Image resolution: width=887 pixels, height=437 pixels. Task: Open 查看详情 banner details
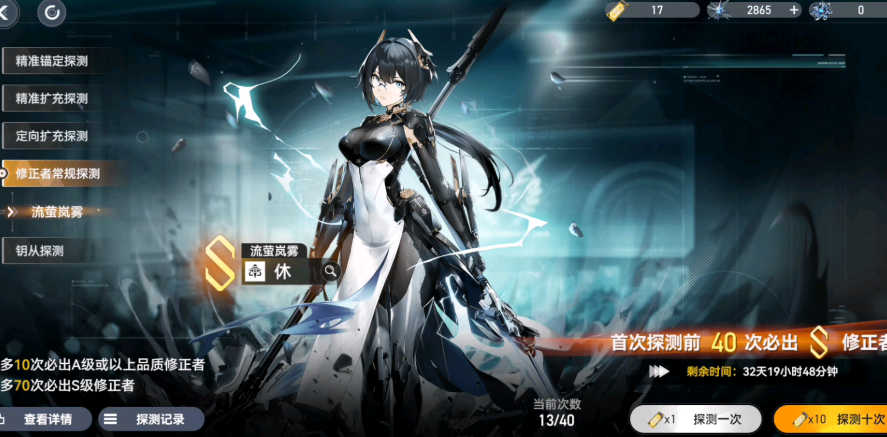[x=40, y=420]
